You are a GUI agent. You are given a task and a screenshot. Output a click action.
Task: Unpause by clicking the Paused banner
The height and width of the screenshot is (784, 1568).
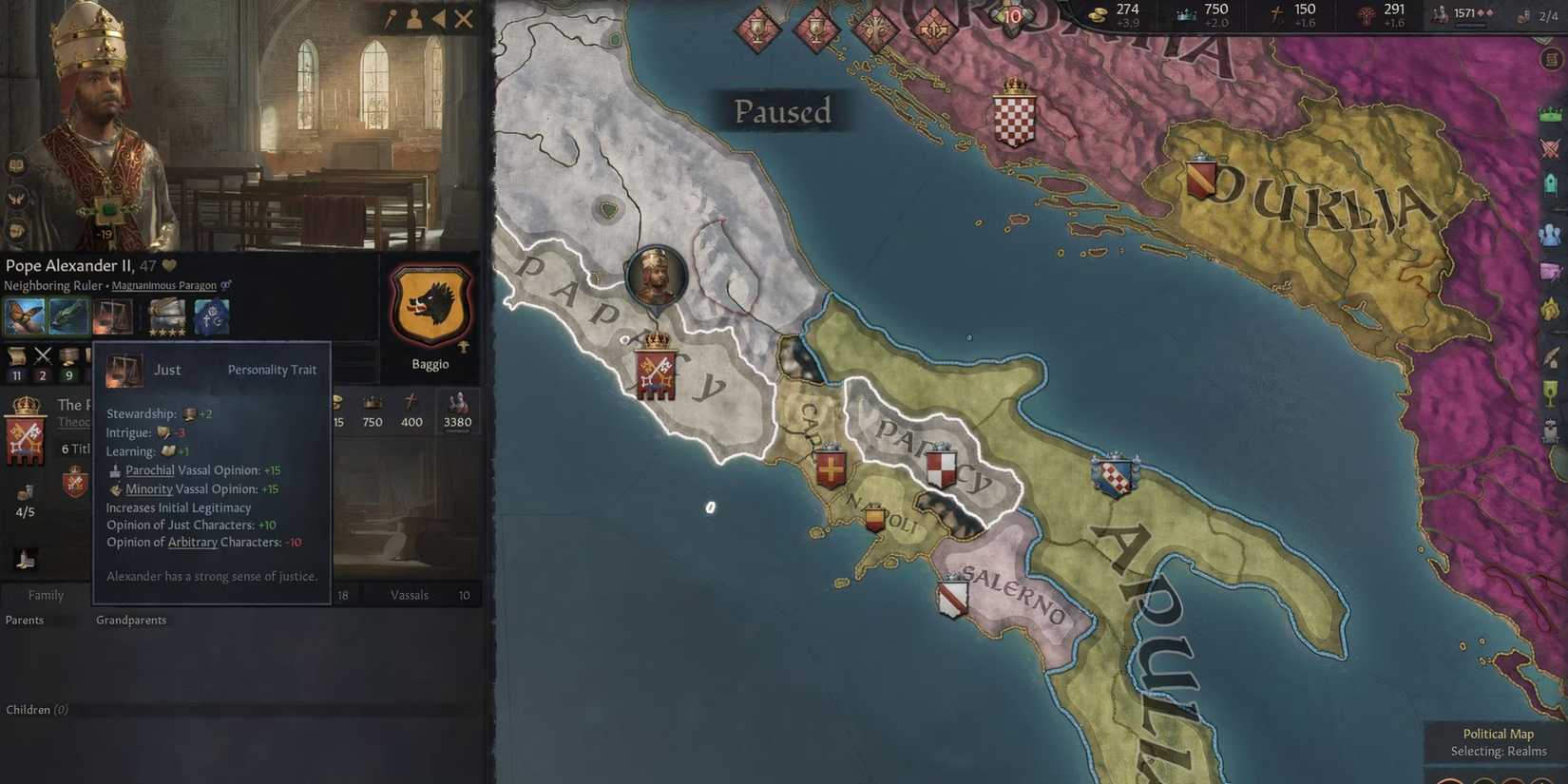click(x=781, y=111)
